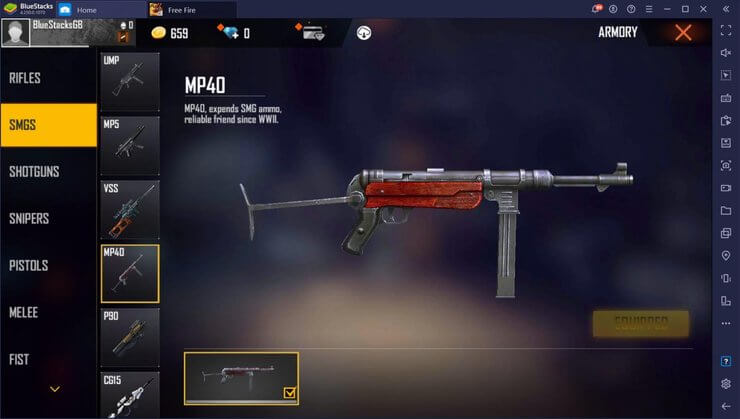Expand more categories with the down arrow
The width and height of the screenshot is (740, 419).
pyautogui.click(x=55, y=389)
